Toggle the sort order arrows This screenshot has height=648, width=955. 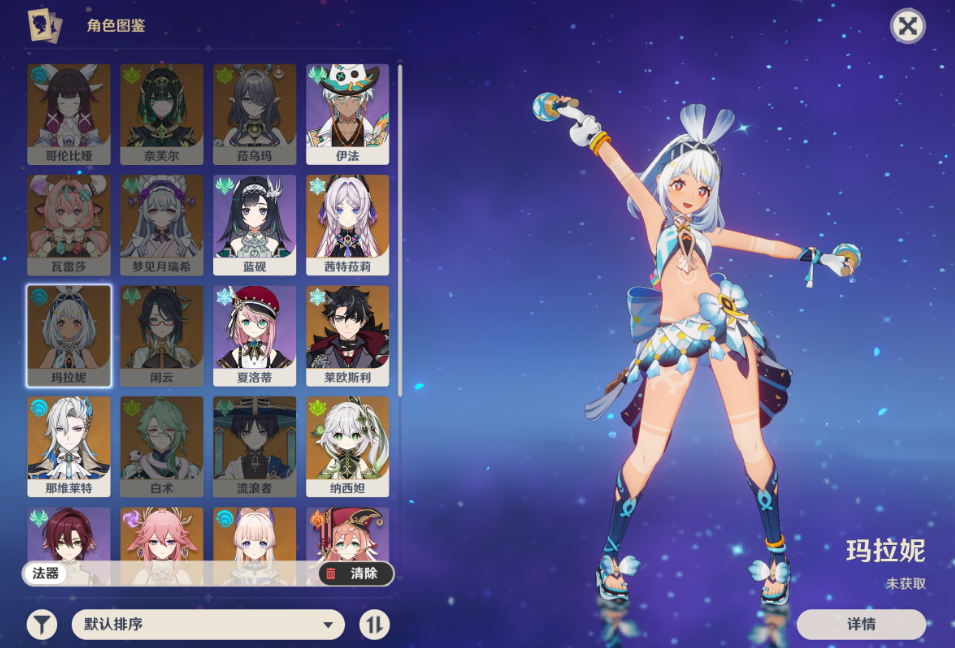374,625
